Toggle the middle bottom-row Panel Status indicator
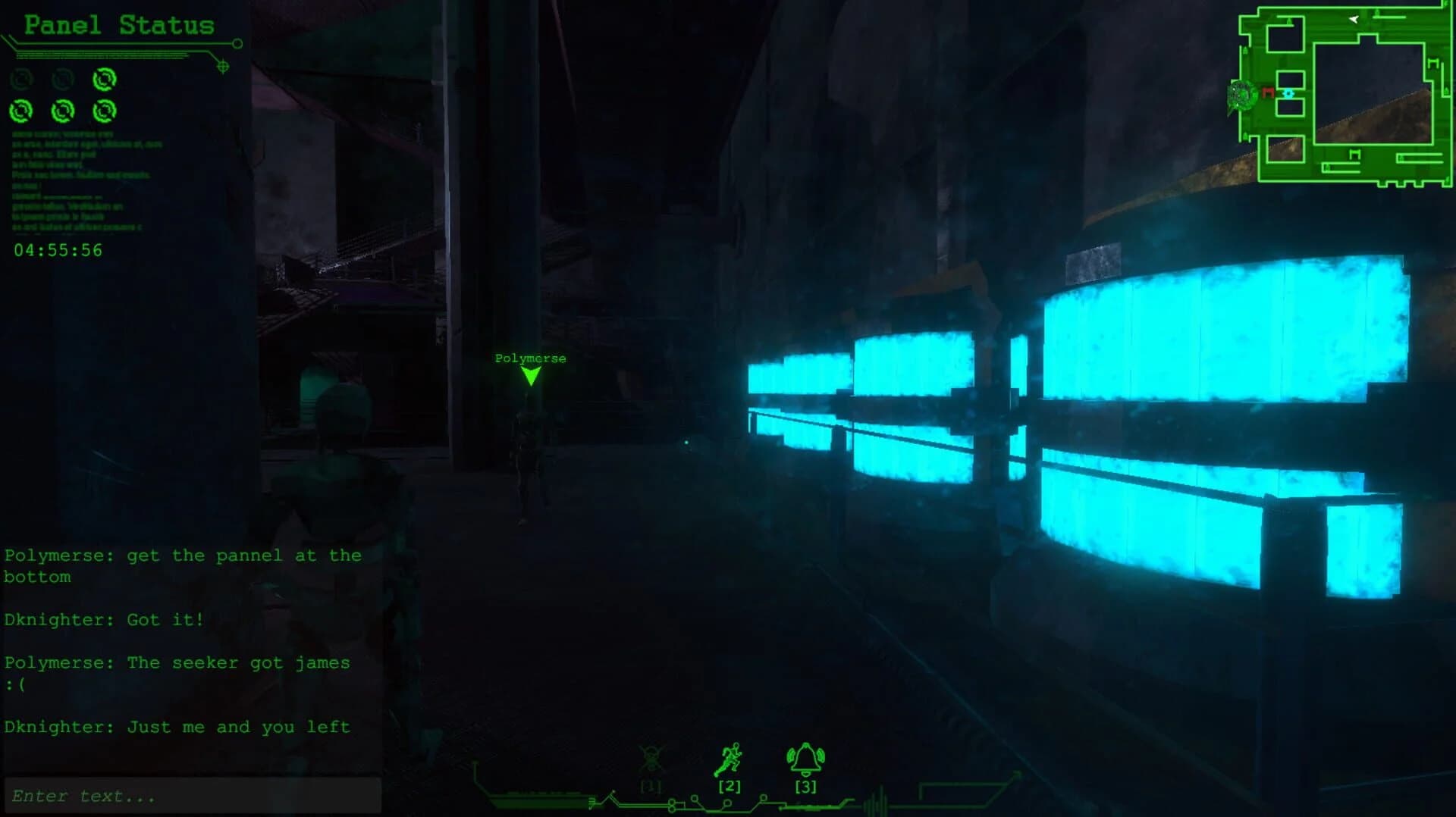The width and height of the screenshot is (1456, 817). point(62,111)
